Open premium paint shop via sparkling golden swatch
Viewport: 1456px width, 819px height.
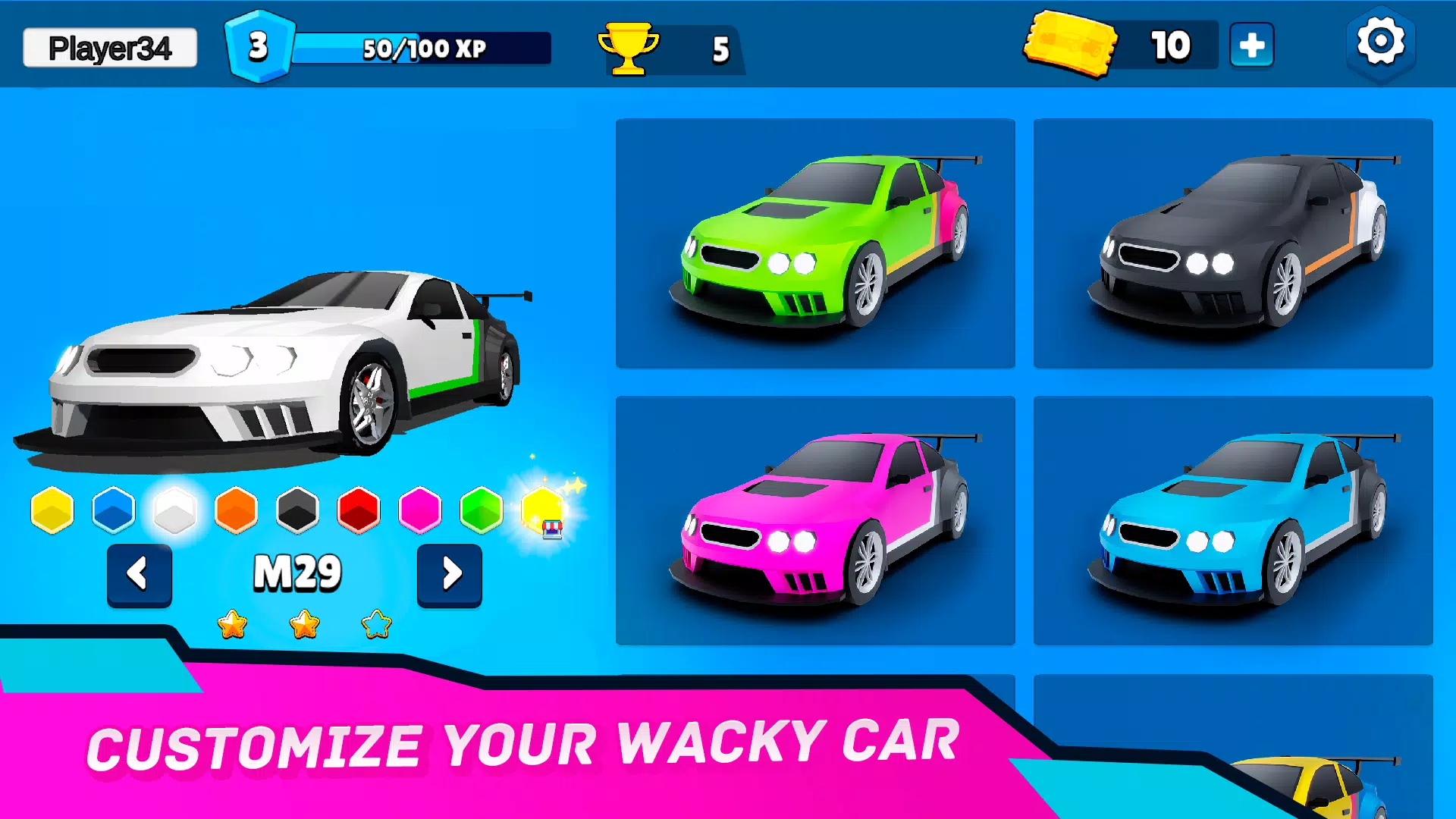543,510
